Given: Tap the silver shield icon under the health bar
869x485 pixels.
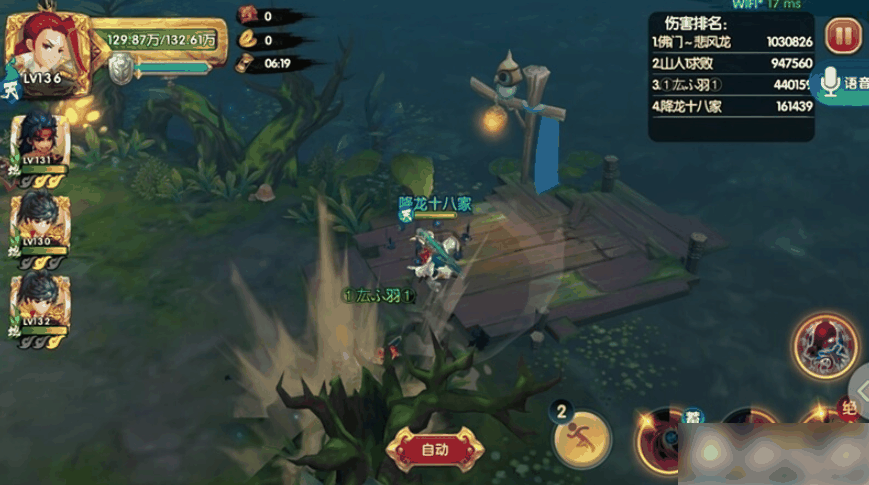Looking at the screenshot, I should pyautogui.click(x=121, y=69).
